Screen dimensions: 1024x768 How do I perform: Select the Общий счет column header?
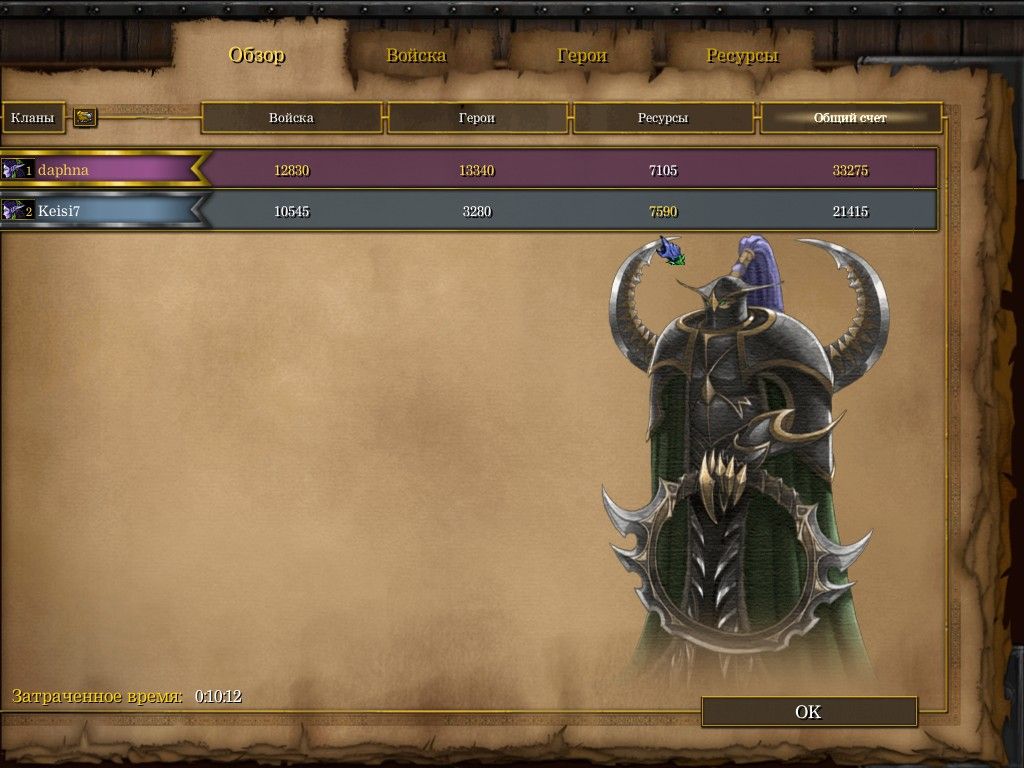coord(850,118)
